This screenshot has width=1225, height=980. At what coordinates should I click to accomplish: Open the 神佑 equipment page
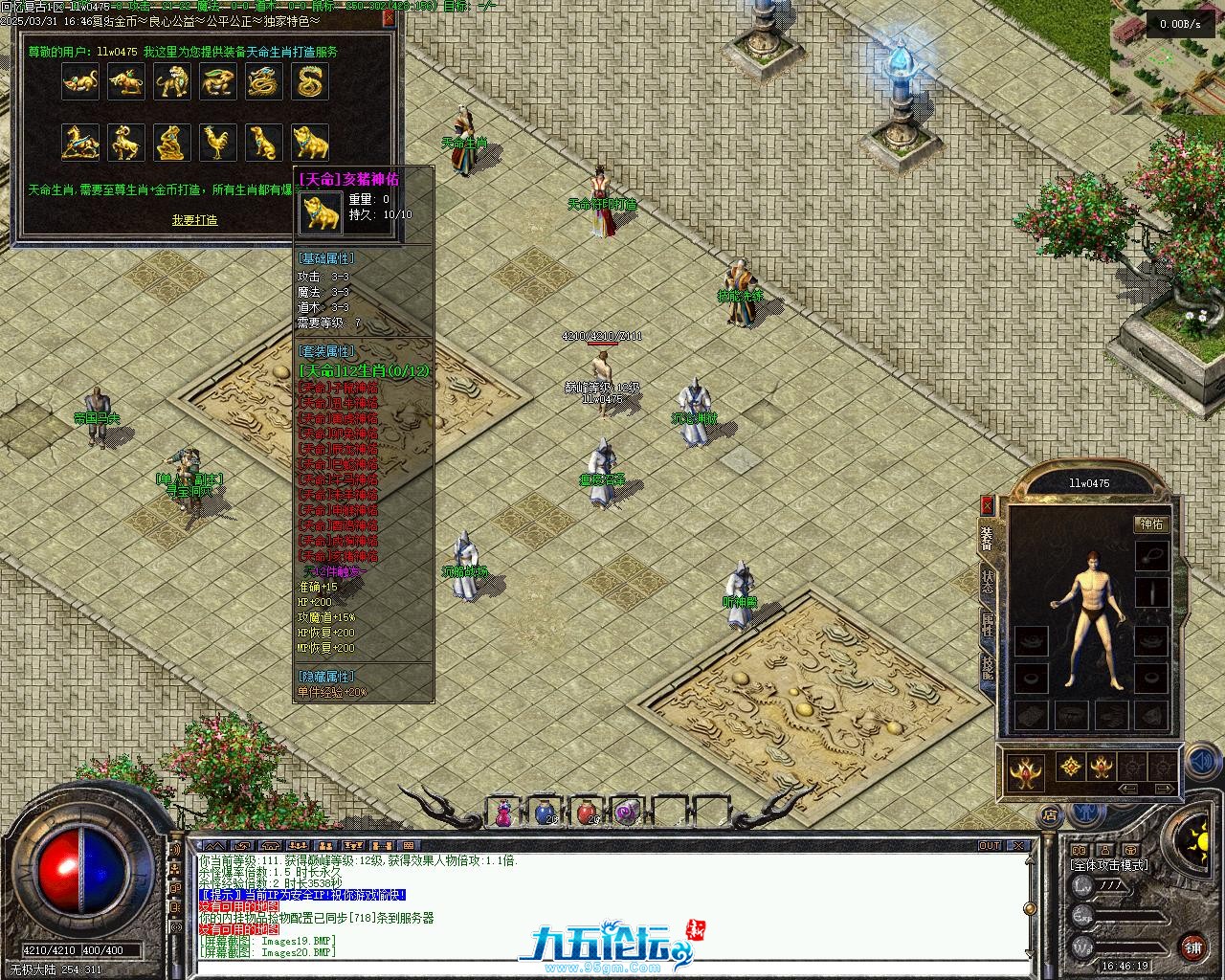click(1151, 524)
